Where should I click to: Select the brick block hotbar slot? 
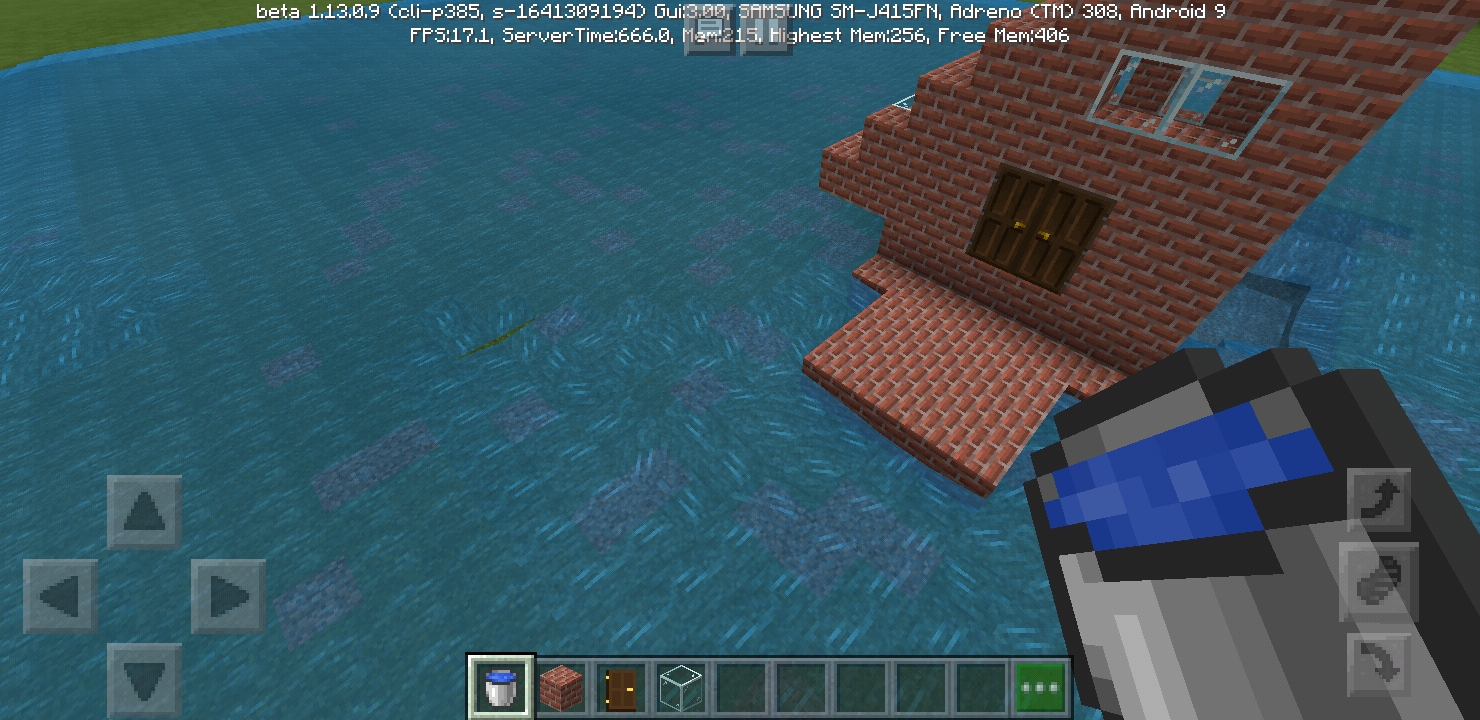tap(561, 688)
